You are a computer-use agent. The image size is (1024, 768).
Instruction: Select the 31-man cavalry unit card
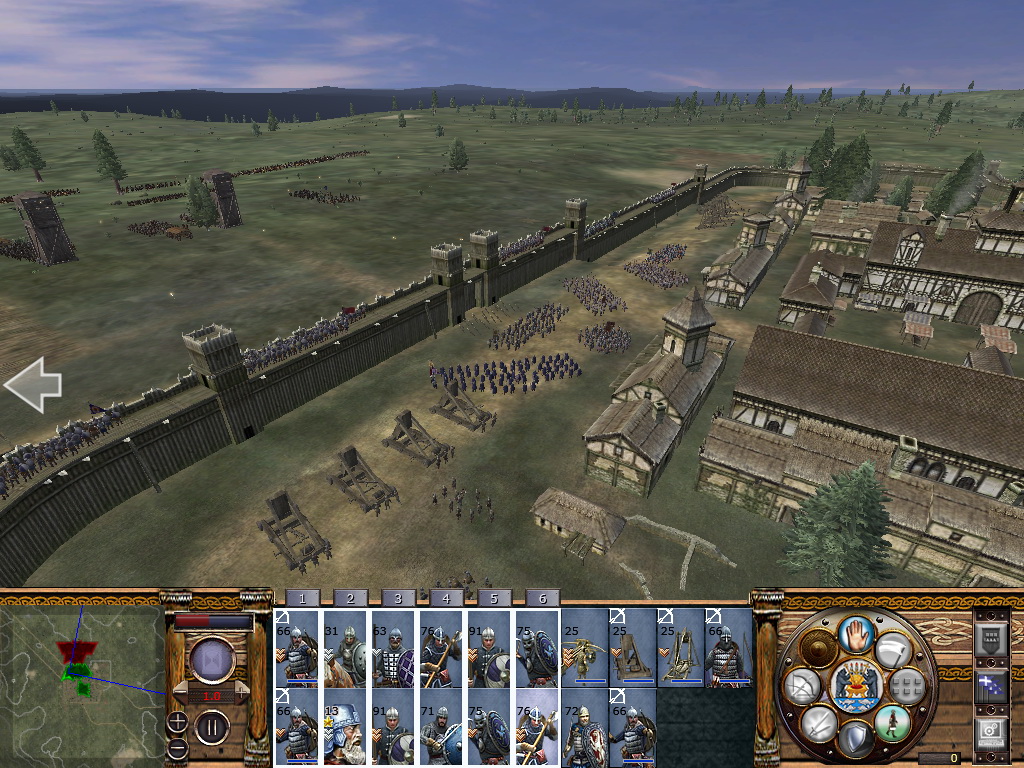(346, 648)
